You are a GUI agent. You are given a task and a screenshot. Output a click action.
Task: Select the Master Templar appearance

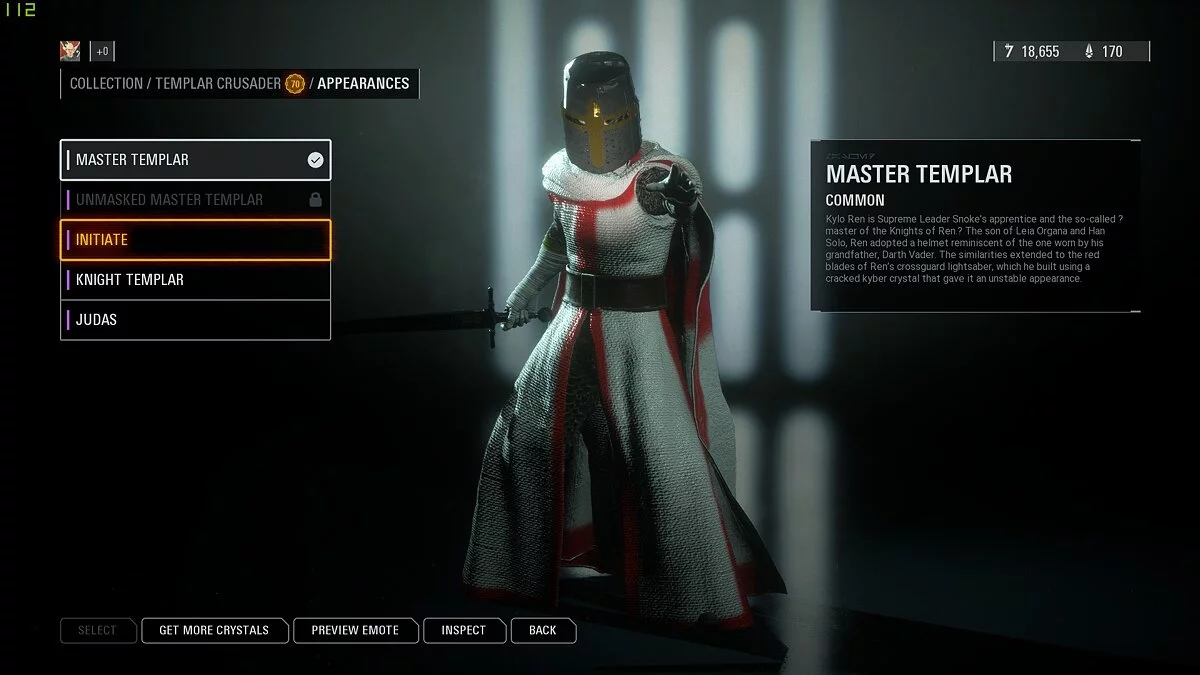(x=195, y=160)
